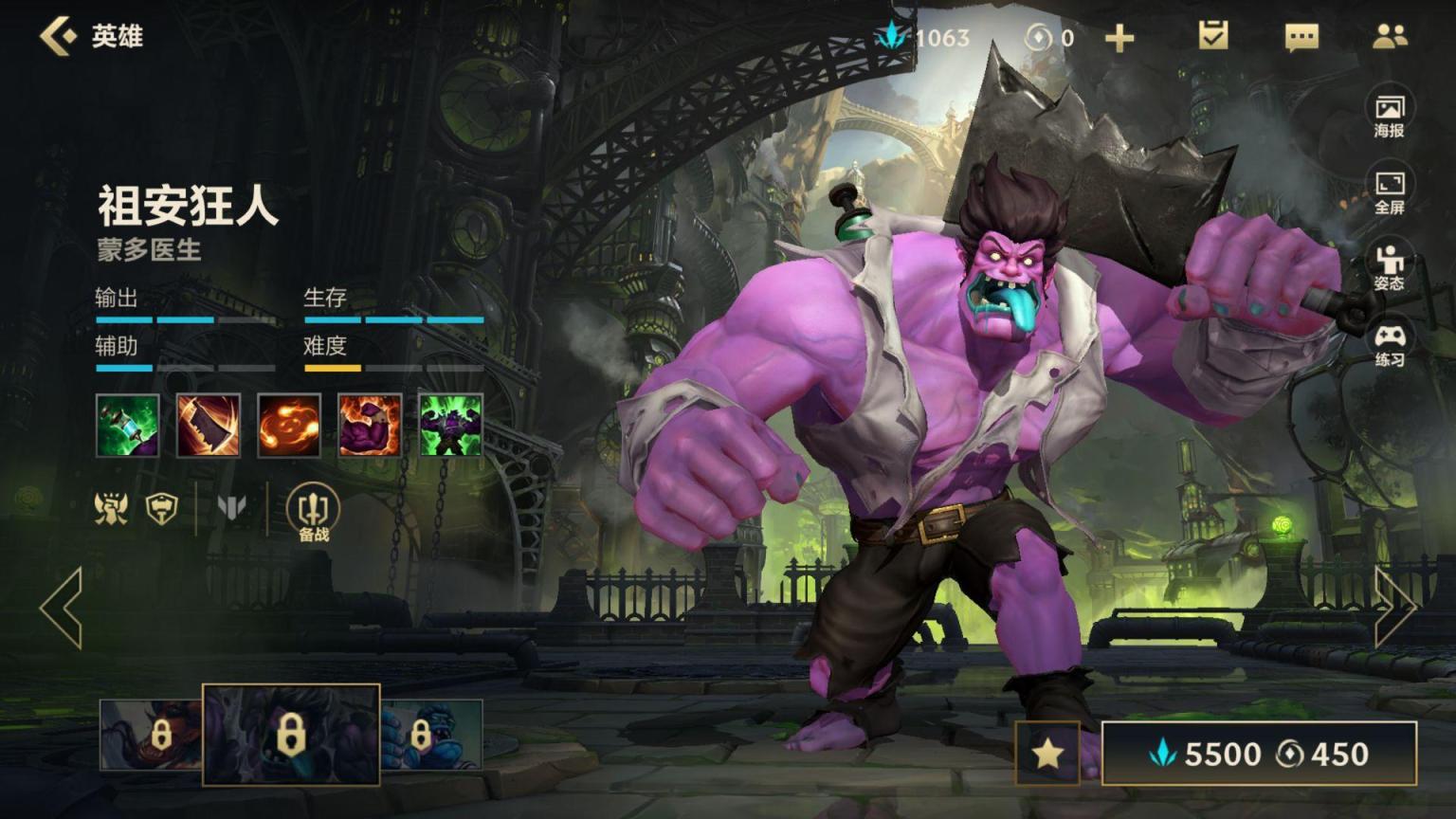Screen dimensions: 1456x819
Task: Open the missions checklist icon
Action: pyautogui.click(x=1212, y=36)
